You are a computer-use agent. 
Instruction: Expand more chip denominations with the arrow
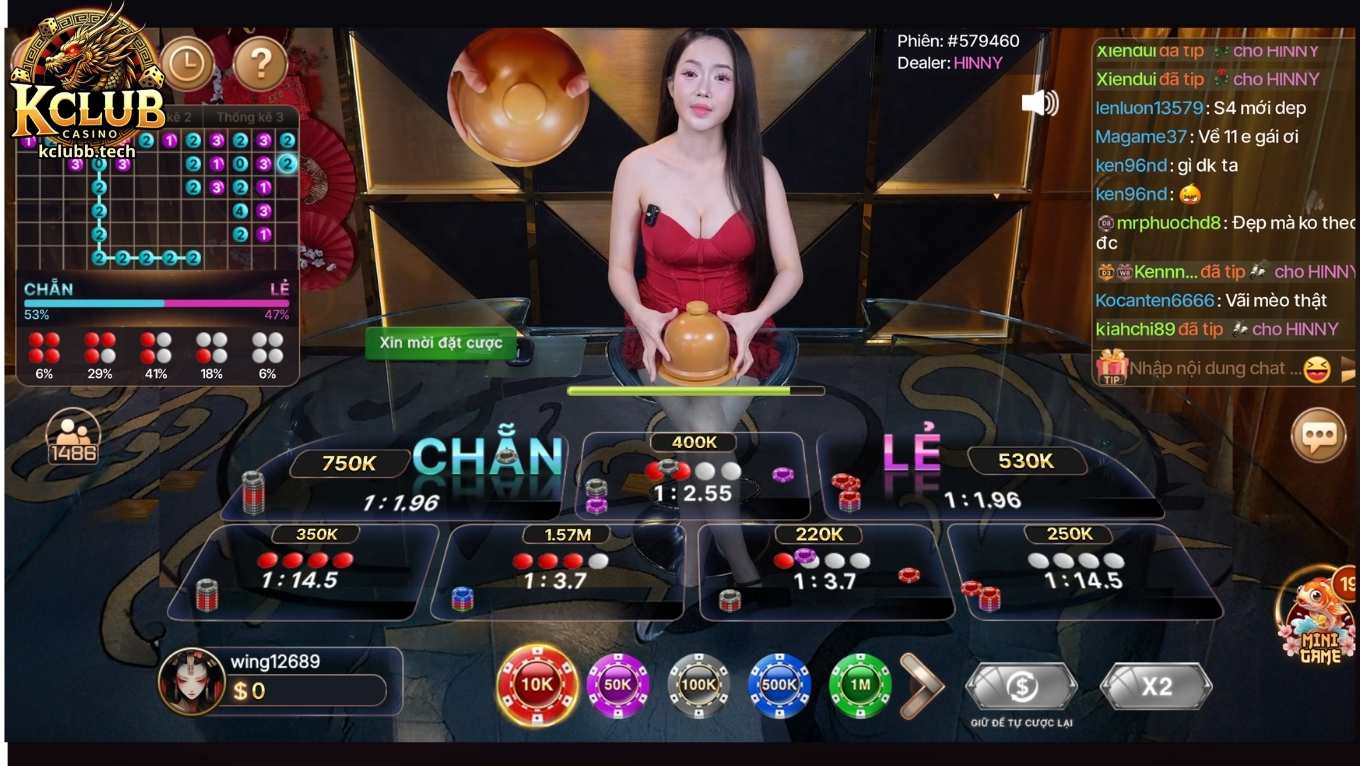click(x=921, y=687)
